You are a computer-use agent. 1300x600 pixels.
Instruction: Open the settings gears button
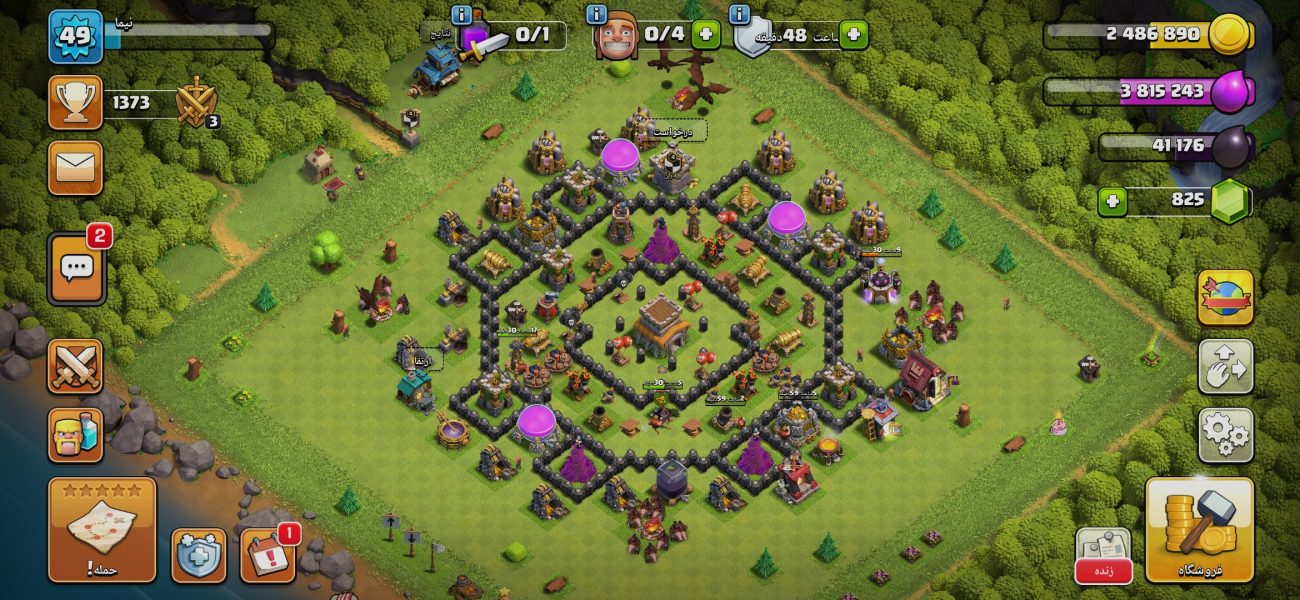(x=1225, y=434)
